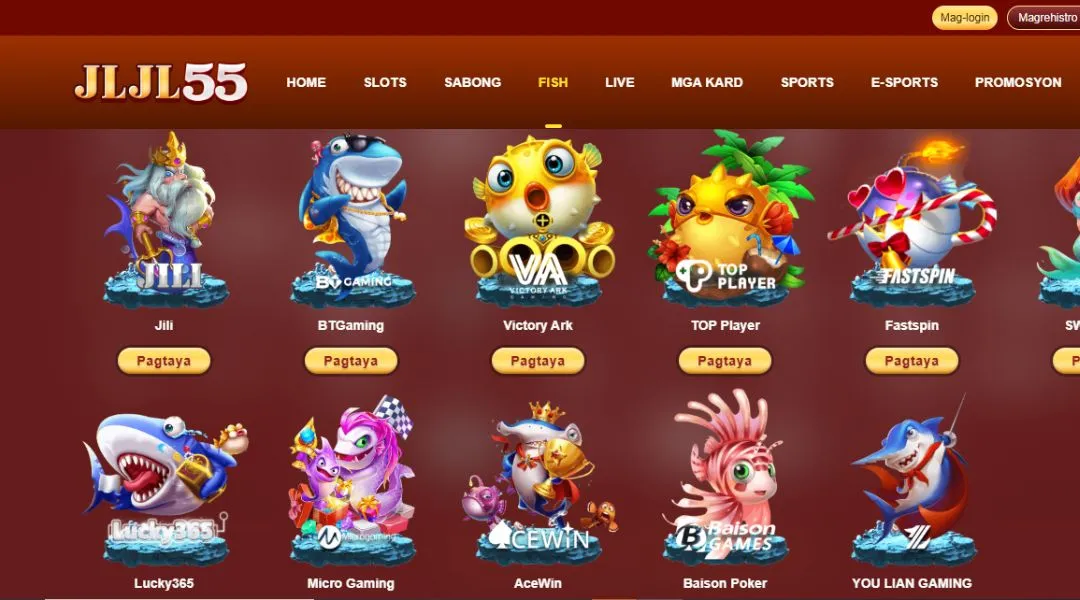Open the SLOTS section
The width and height of the screenshot is (1080, 600).
tap(385, 82)
